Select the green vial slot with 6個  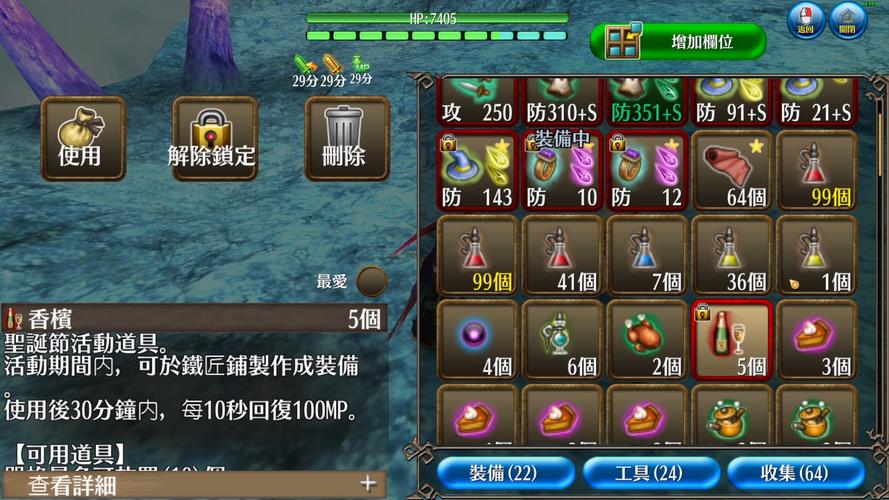[562, 340]
